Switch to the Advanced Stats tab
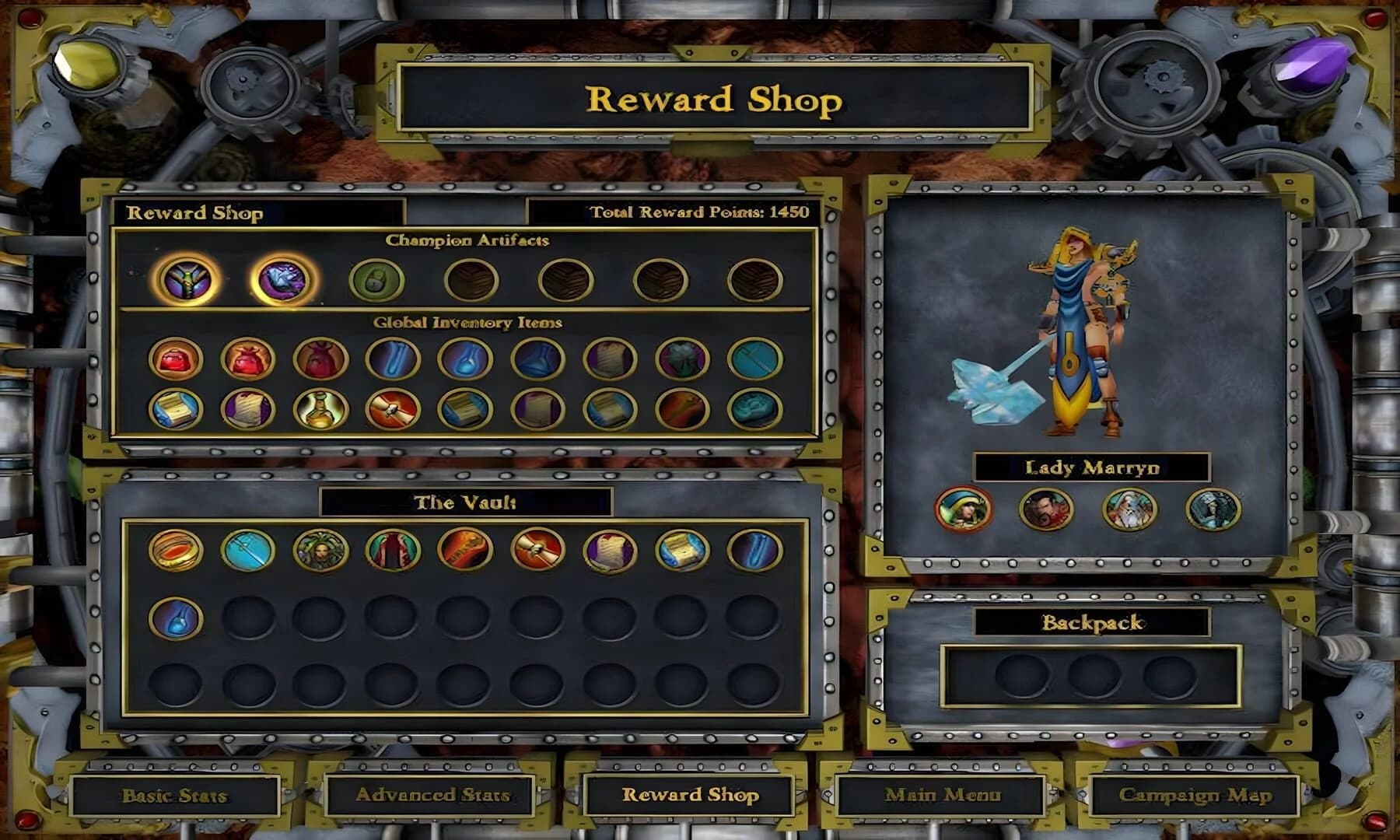 432,796
